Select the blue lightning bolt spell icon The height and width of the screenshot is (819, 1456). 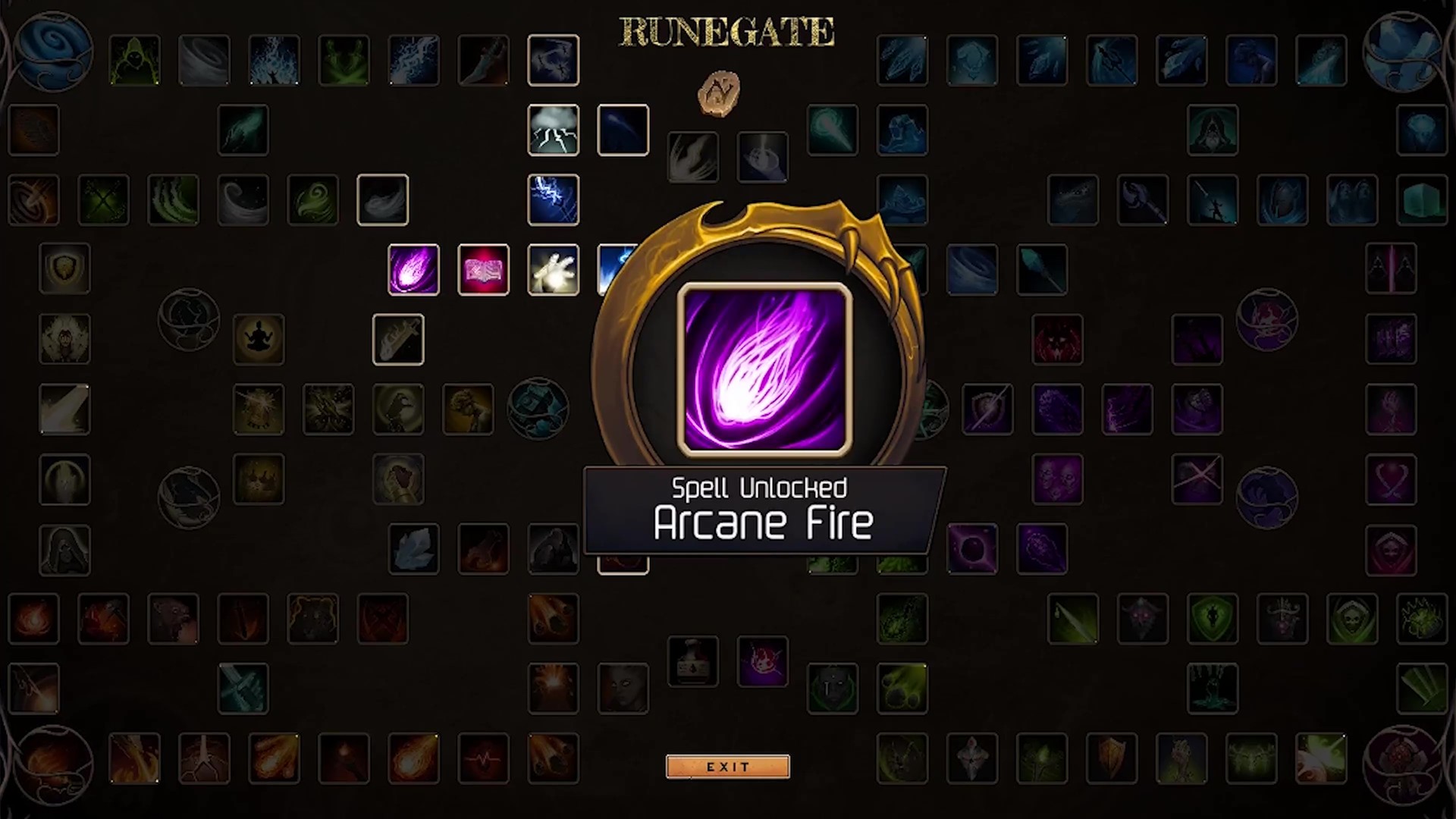pos(554,200)
